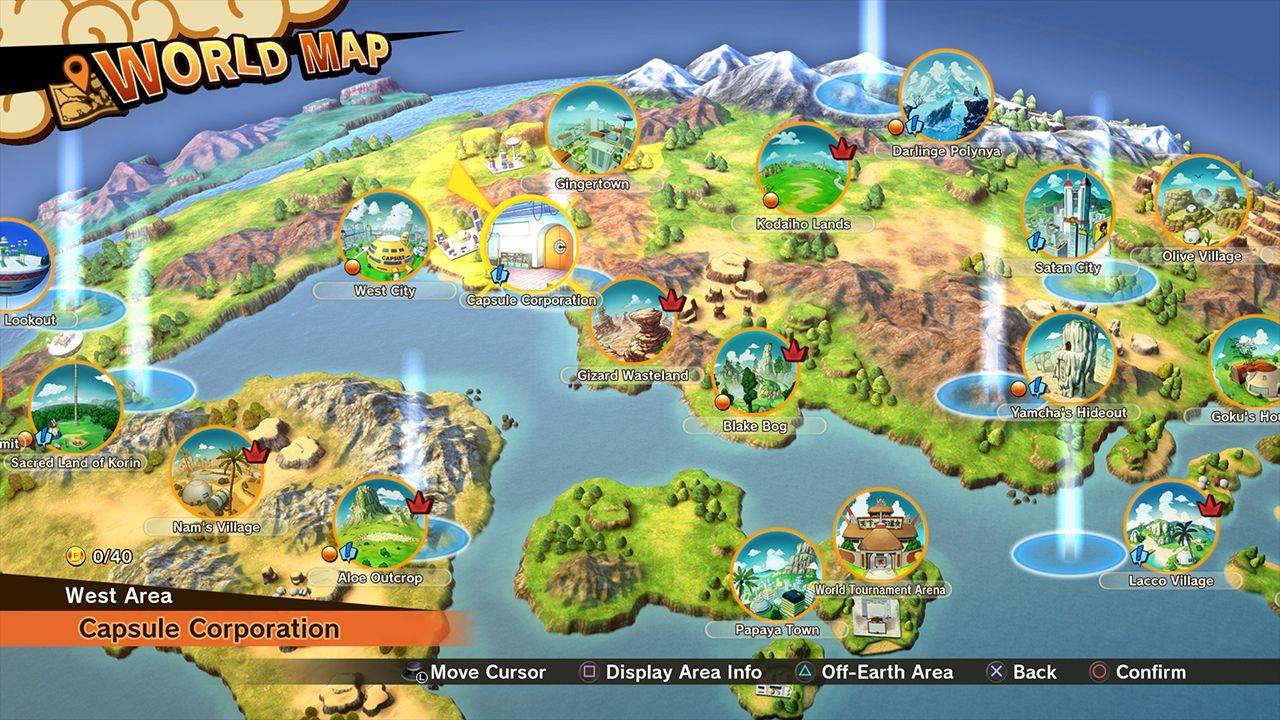Select Blake Bog on the map
Image resolution: width=1280 pixels, height=720 pixels.
click(x=755, y=372)
